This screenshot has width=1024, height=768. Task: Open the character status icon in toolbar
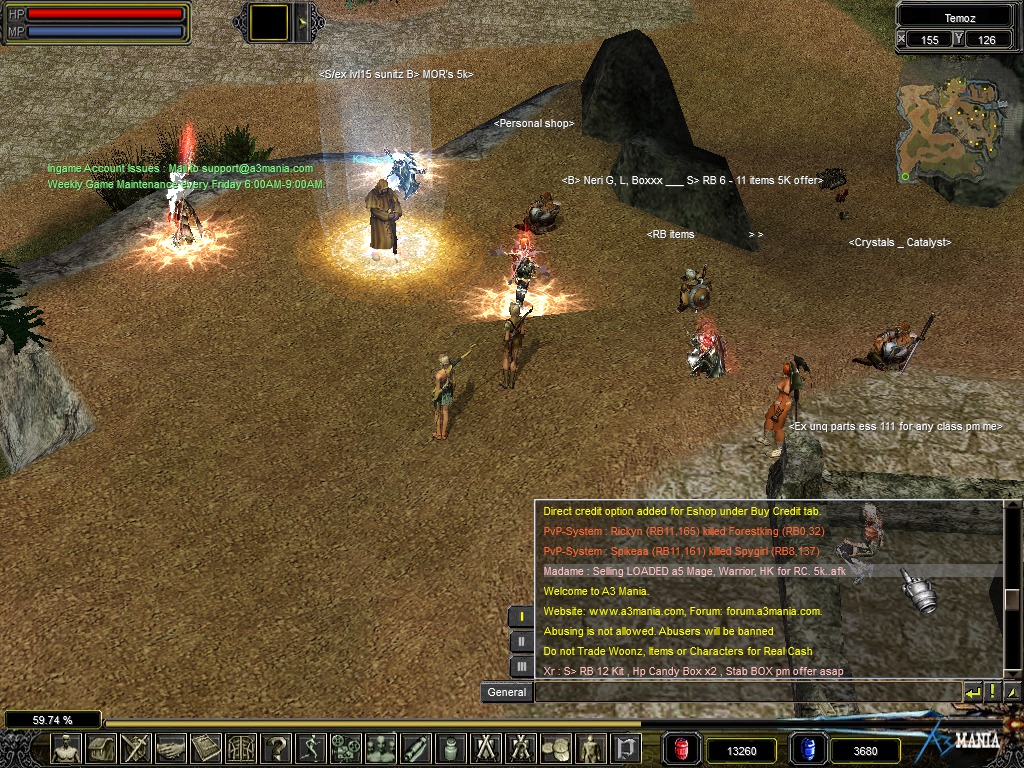[67, 748]
